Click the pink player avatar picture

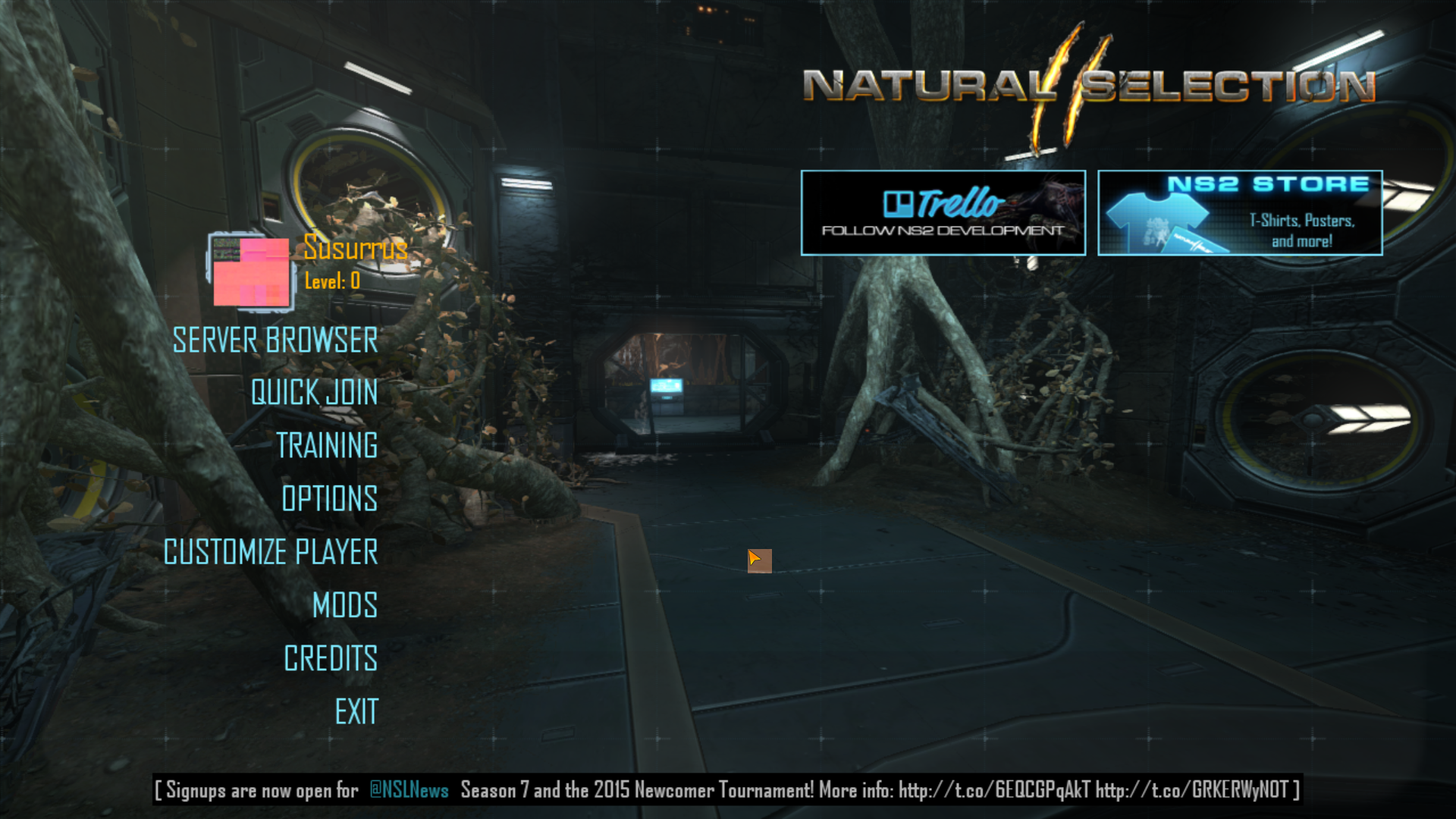pos(251,271)
